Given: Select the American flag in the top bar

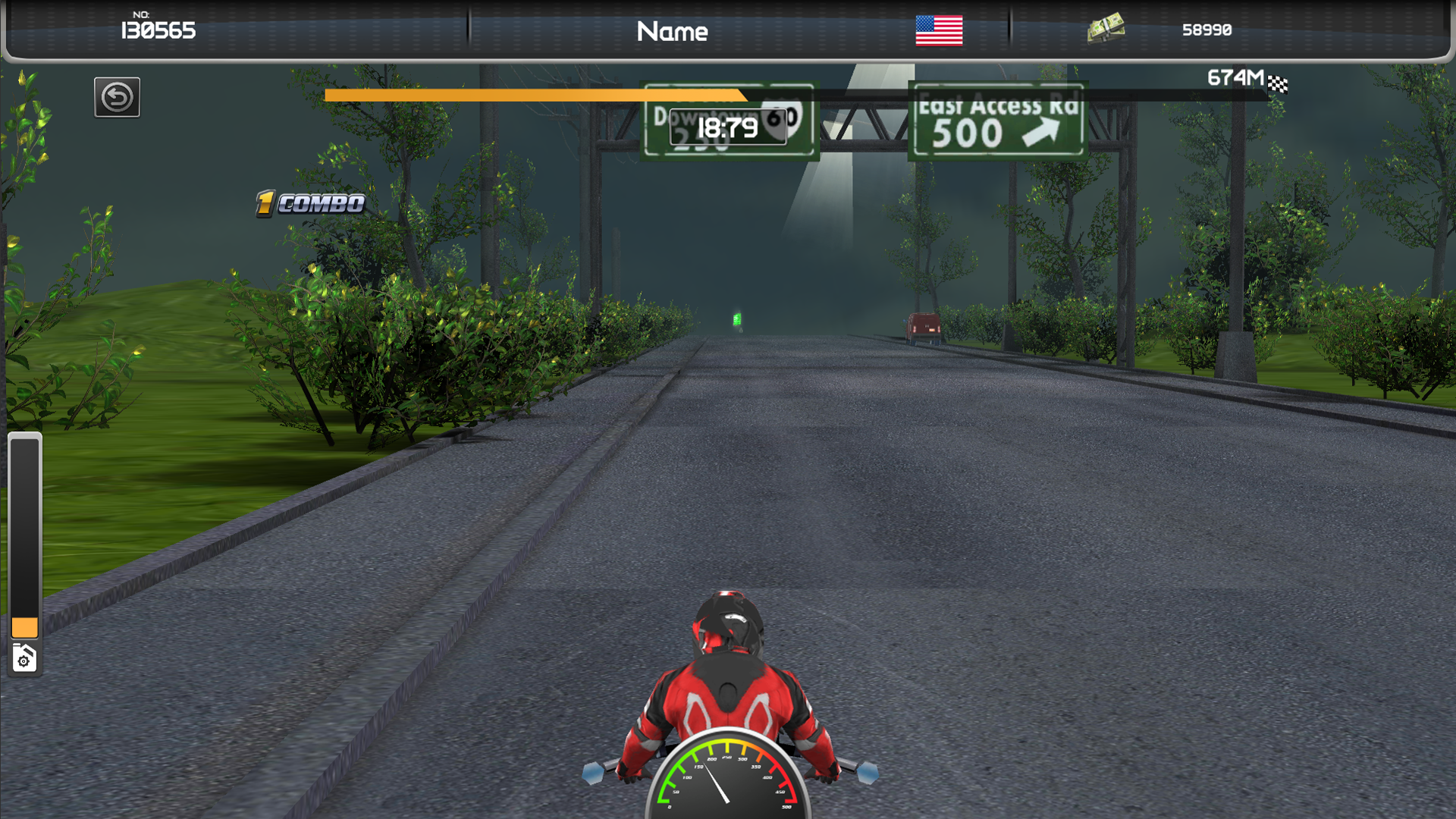Looking at the screenshot, I should tap(940, 32).
